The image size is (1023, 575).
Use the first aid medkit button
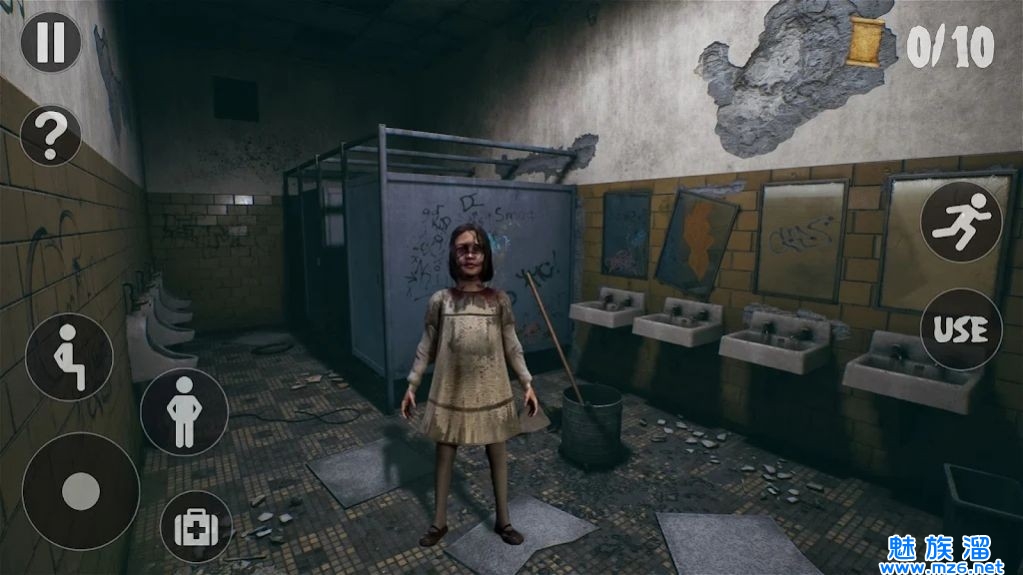click(x=196, y=526)
